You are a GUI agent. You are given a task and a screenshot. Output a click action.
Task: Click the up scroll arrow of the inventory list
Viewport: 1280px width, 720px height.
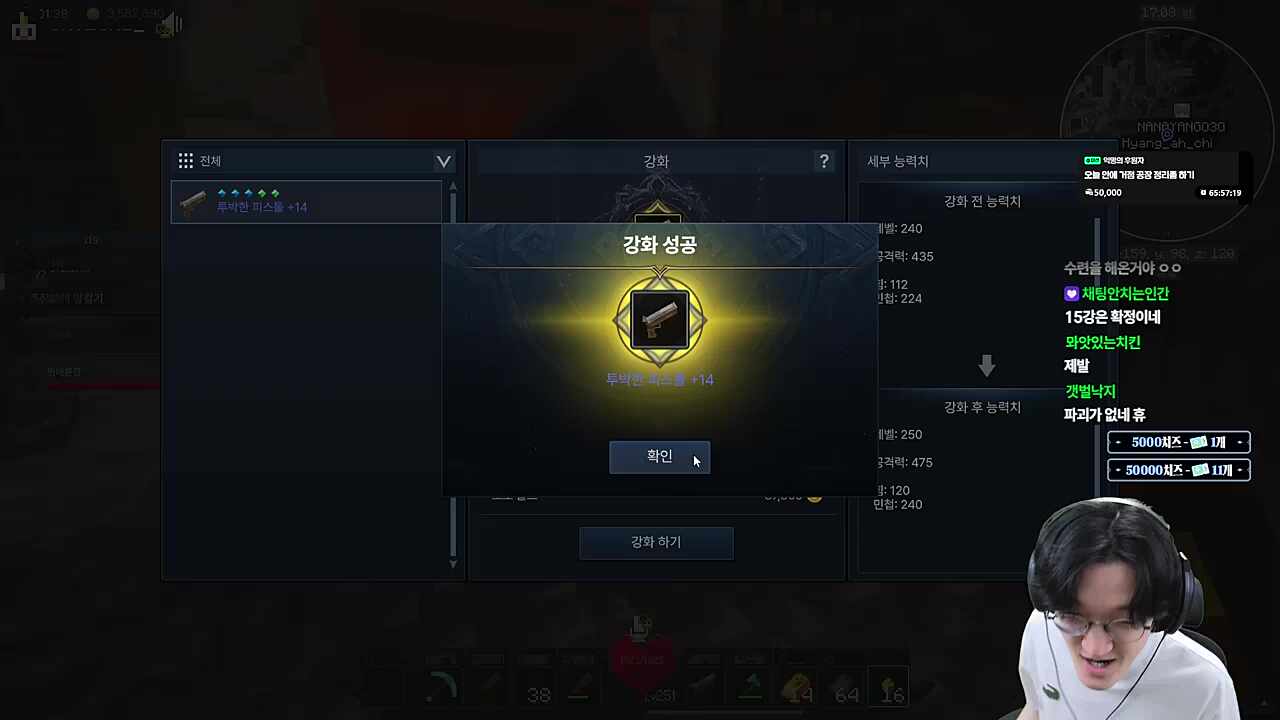[453, 186]
